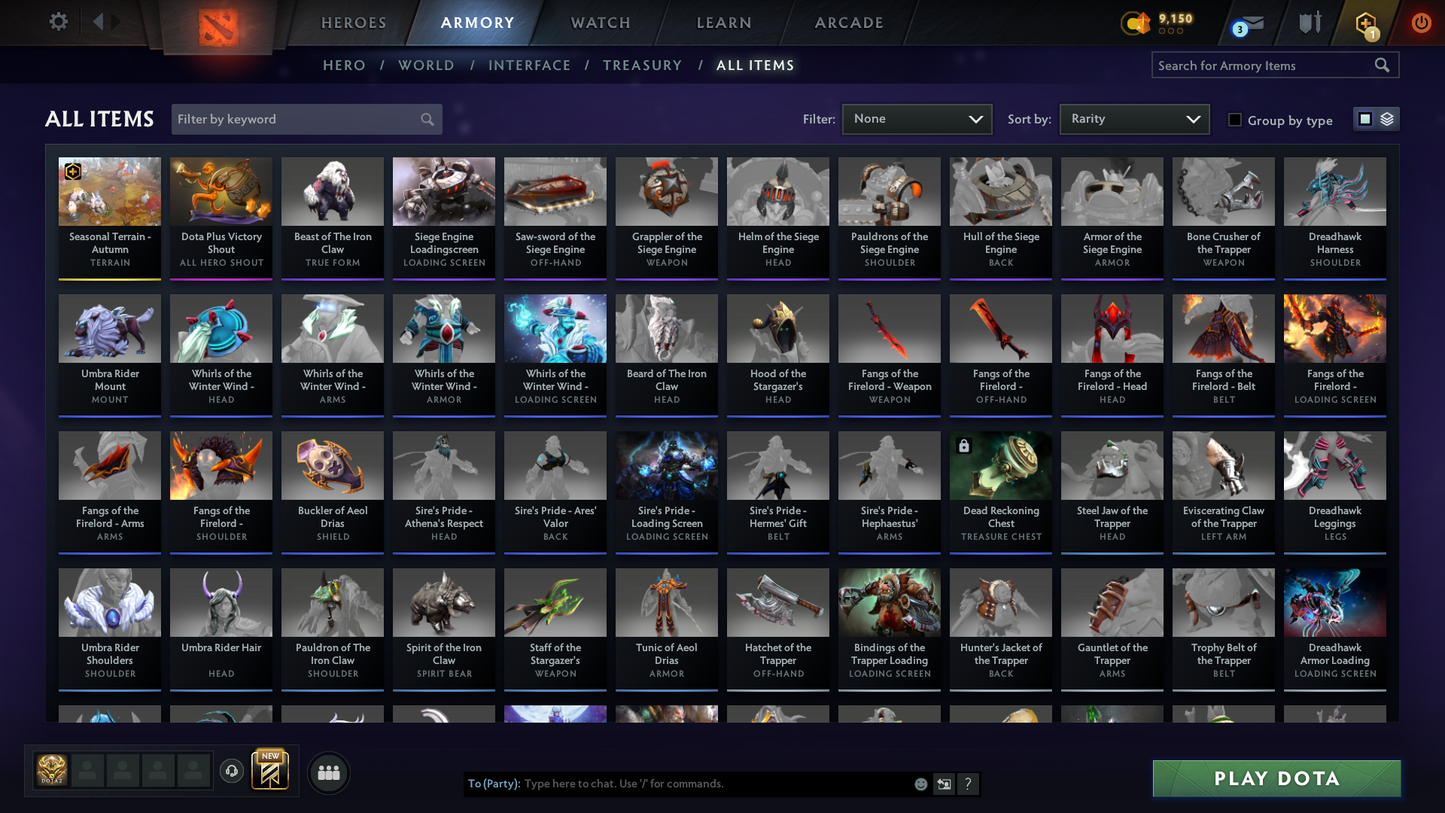The width and height of the screenshot is (1445, 813).
Task: Toggle voice chat with the headset icon
Action: coord(230,770)
